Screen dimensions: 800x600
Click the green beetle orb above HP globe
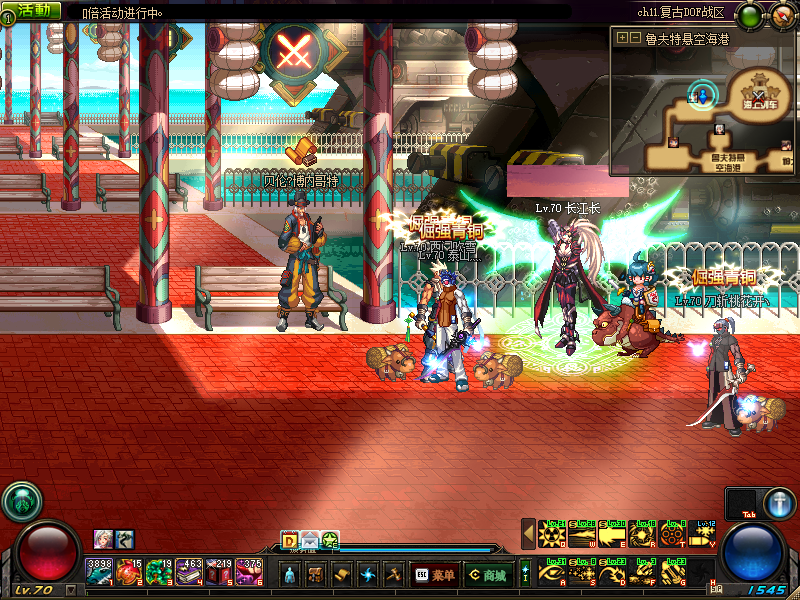tap(20, 501)
